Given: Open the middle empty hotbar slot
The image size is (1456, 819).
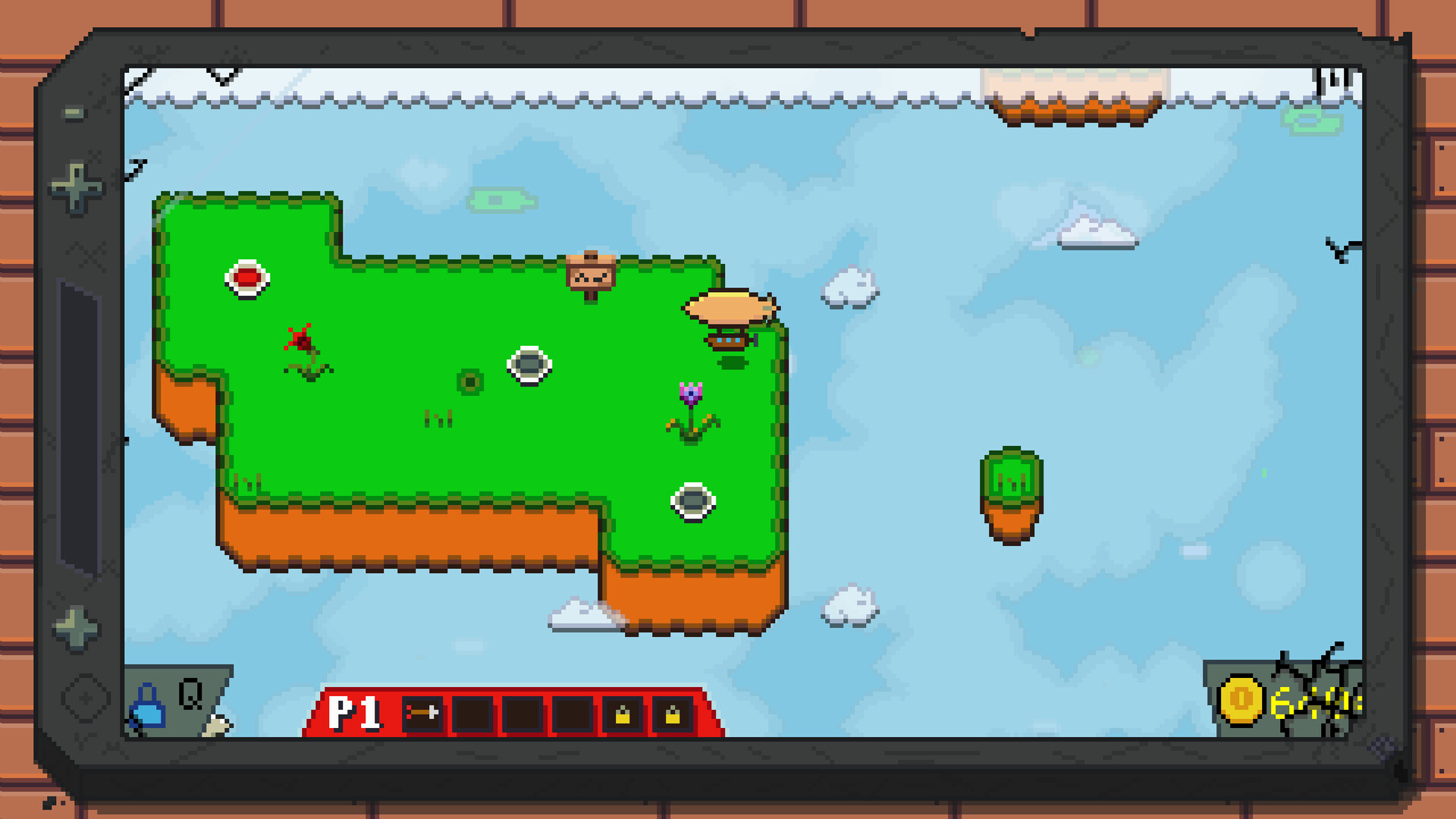Looking at the screenshot, I should (x=523, y=714).
